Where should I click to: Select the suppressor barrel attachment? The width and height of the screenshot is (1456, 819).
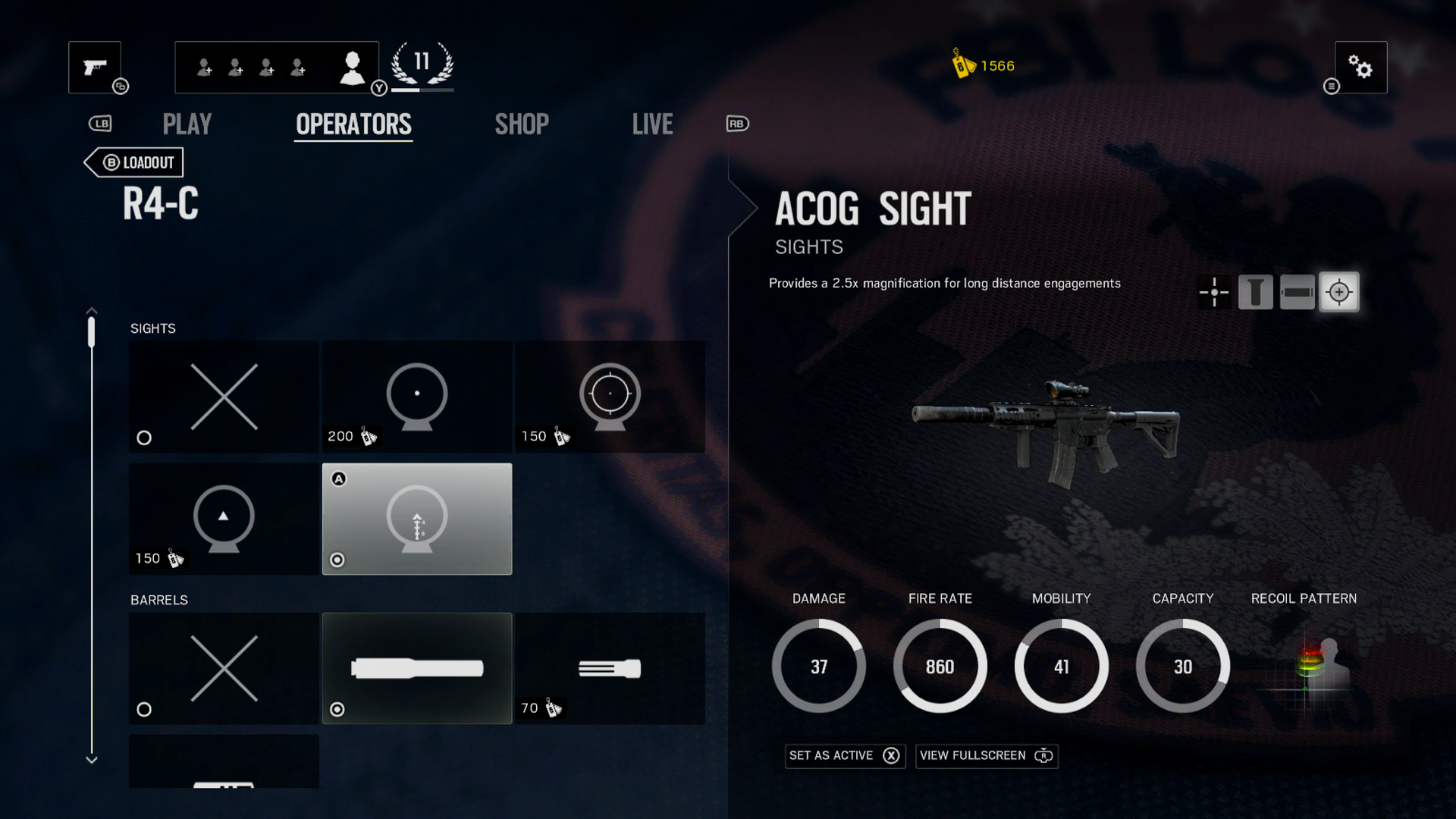click(417, 668)
